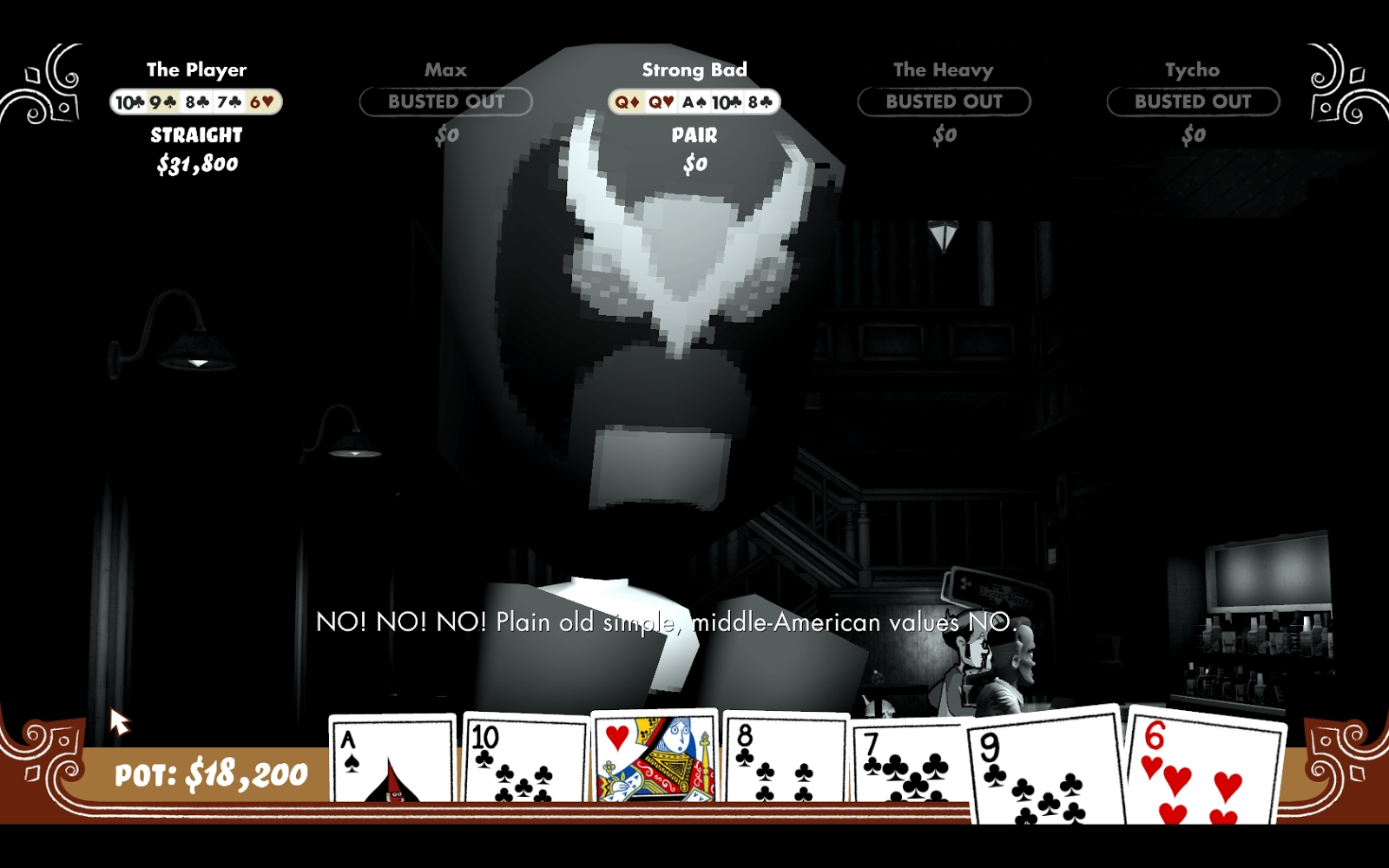Click The Heavy's BUSTED OUT banner

945,102
